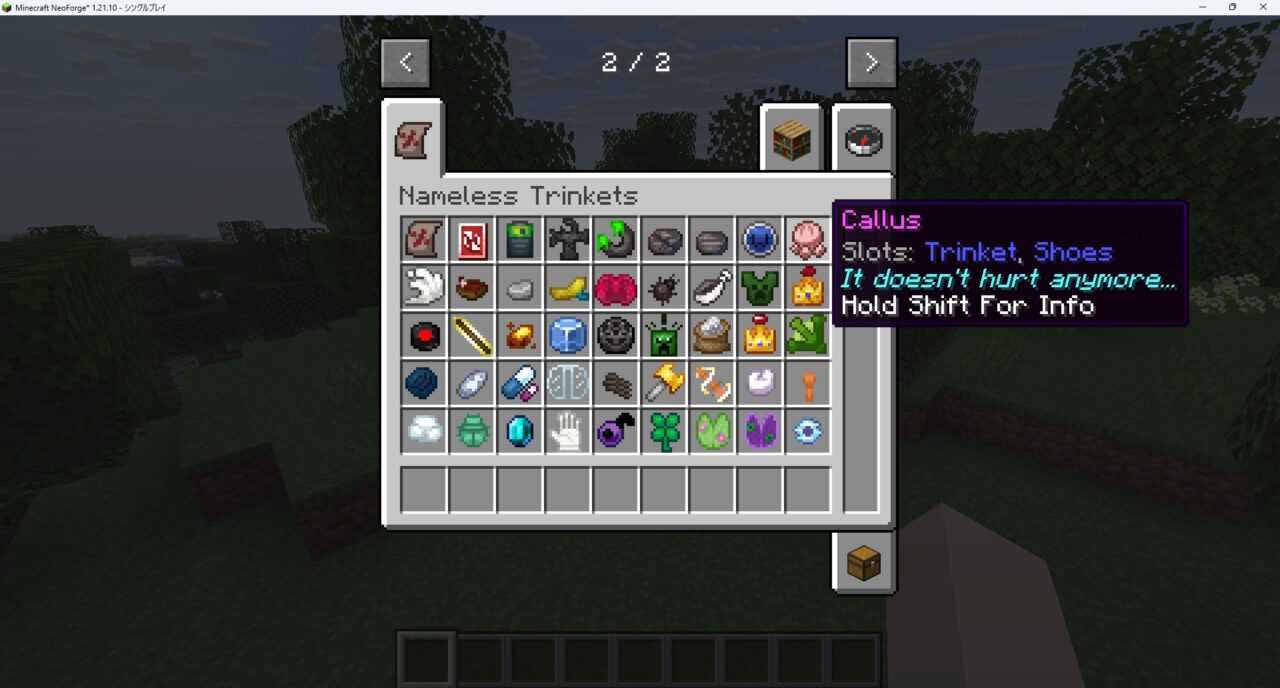Screen dimensions: 1280x688
Task: Open the chest inventory tab
Action: click(863, 564)
